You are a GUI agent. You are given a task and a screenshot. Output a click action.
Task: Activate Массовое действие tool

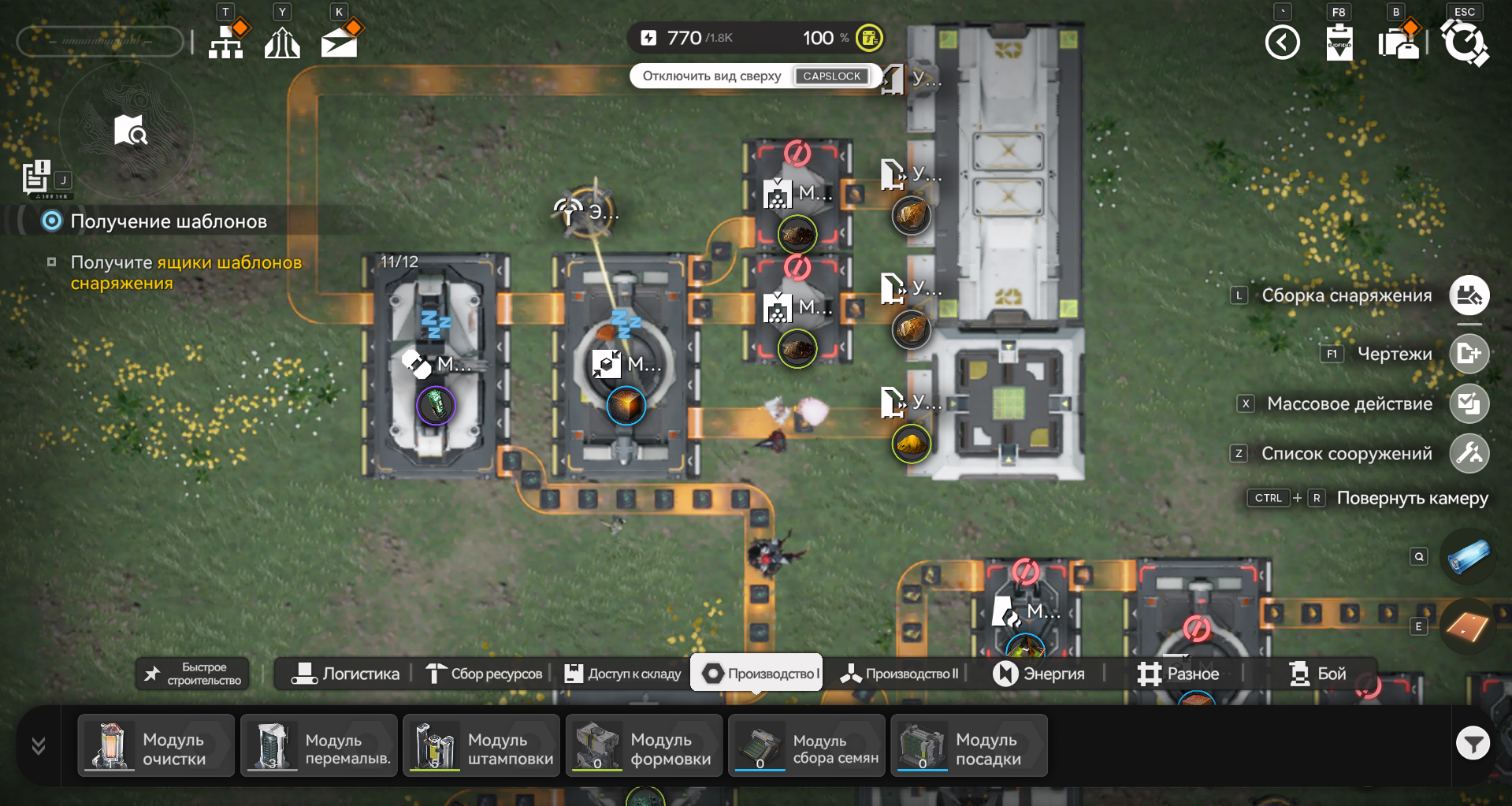coord(1469,403)
